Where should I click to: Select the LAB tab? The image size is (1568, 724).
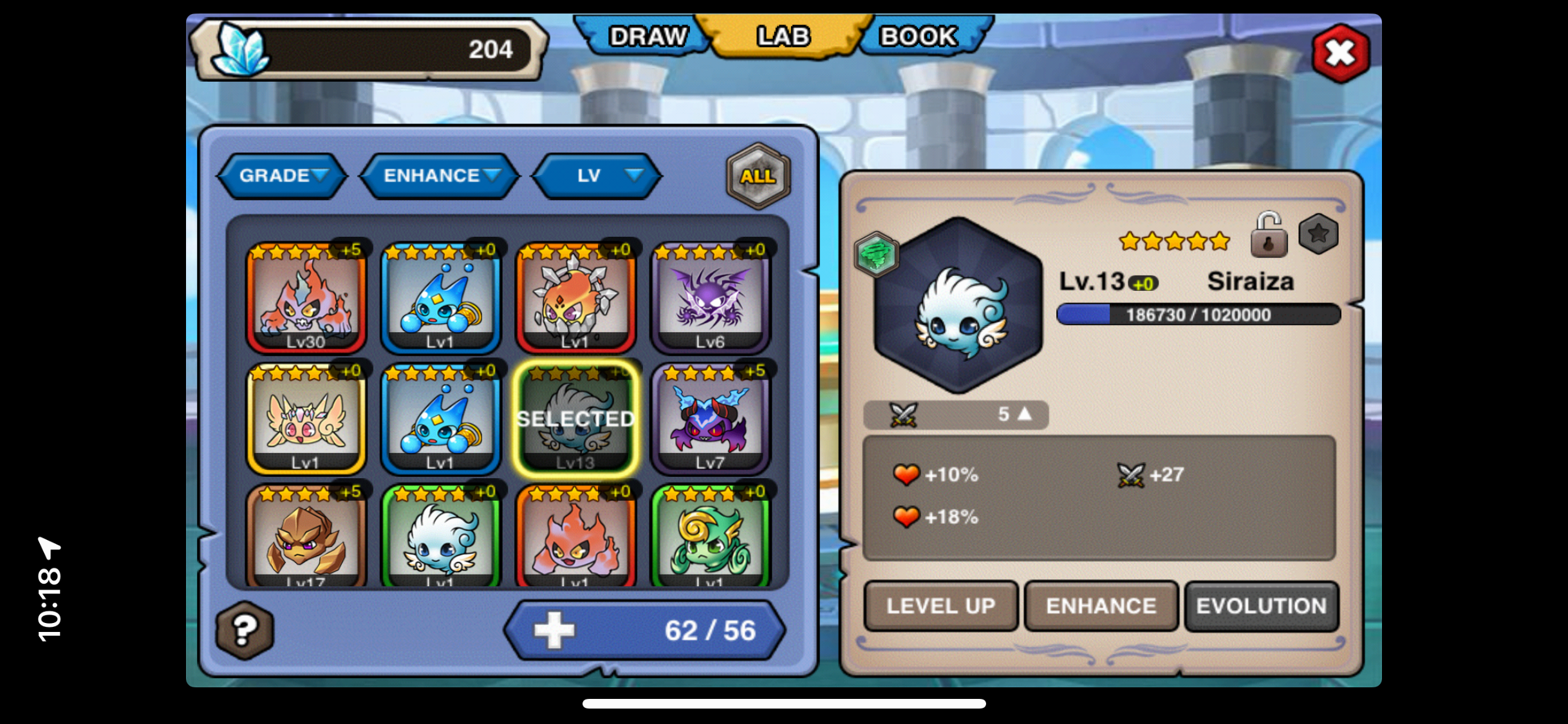click(x=783, y=37)
